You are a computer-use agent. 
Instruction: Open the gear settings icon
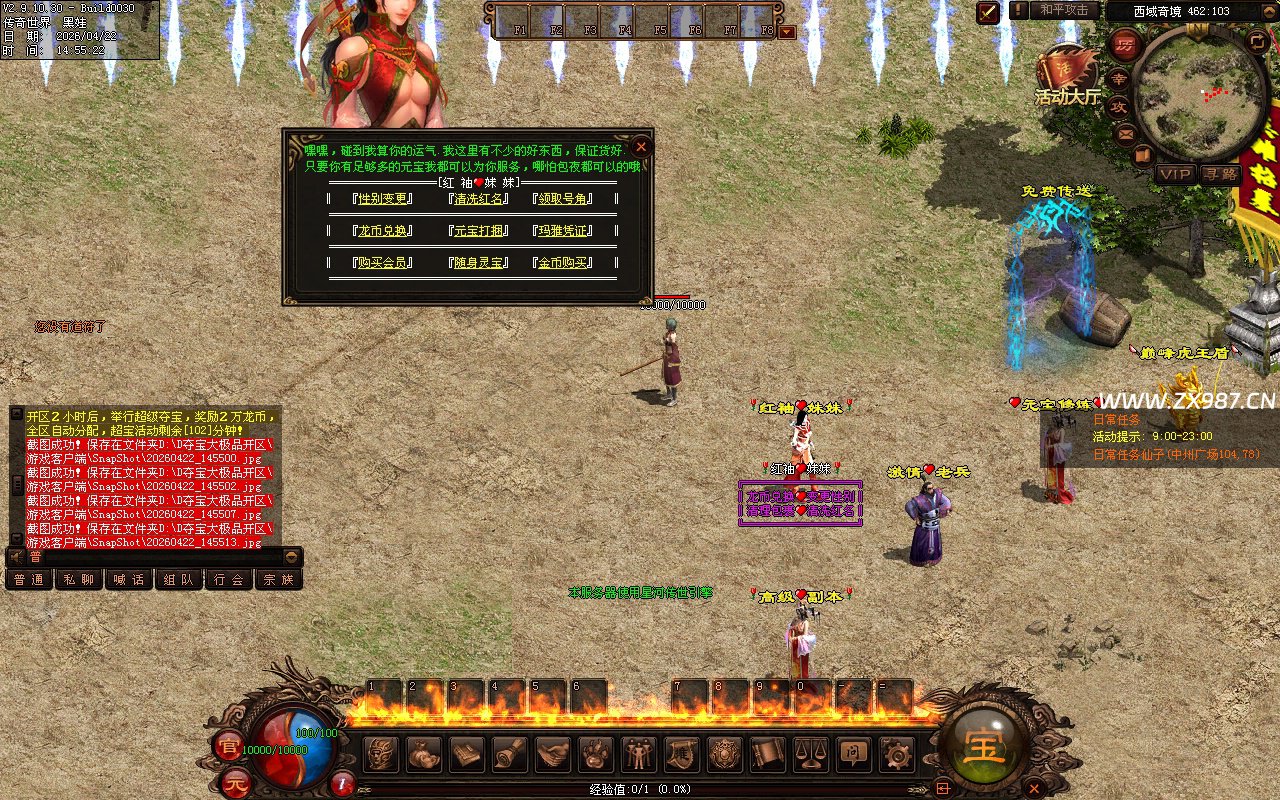(896, 754)
